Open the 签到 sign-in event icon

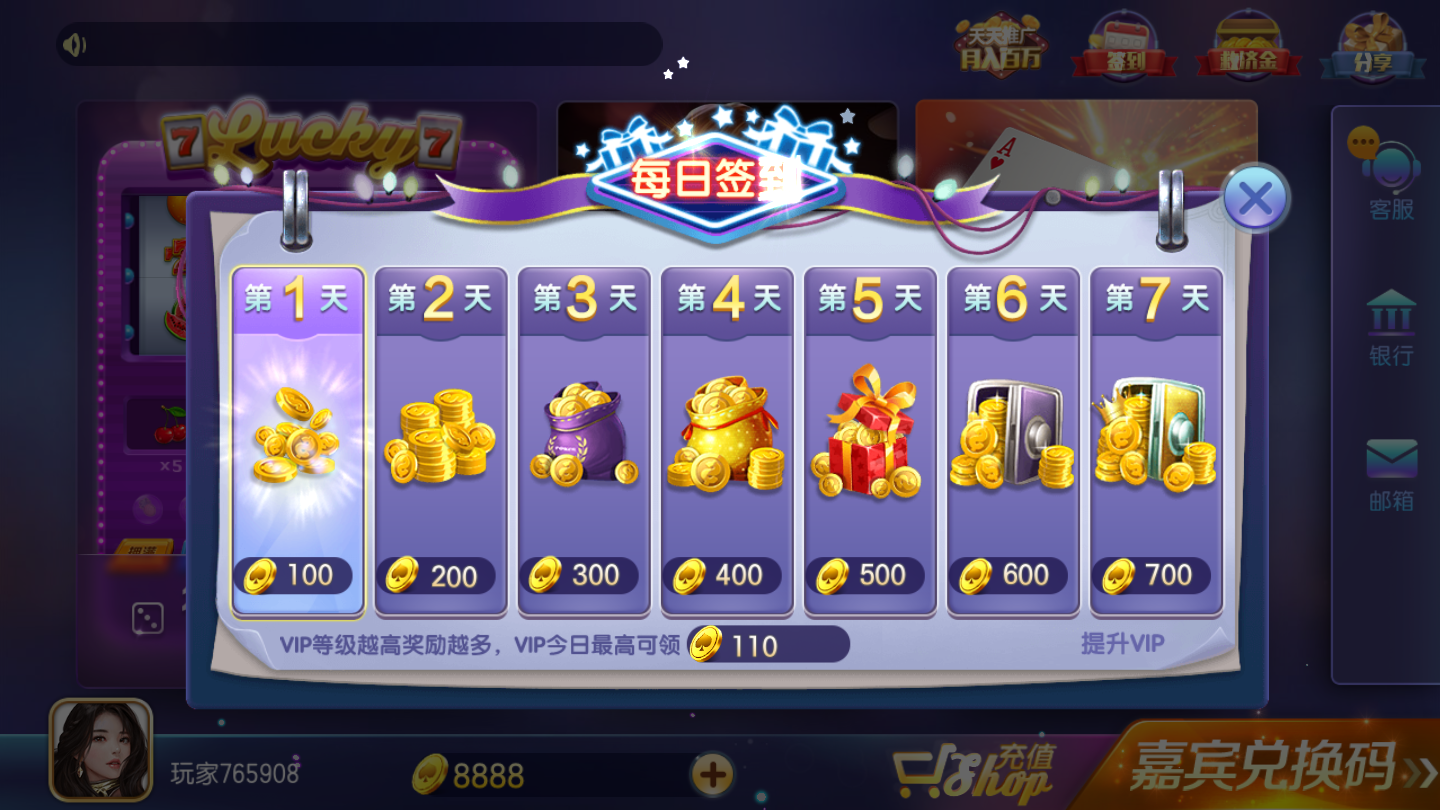pos(1122,45)
